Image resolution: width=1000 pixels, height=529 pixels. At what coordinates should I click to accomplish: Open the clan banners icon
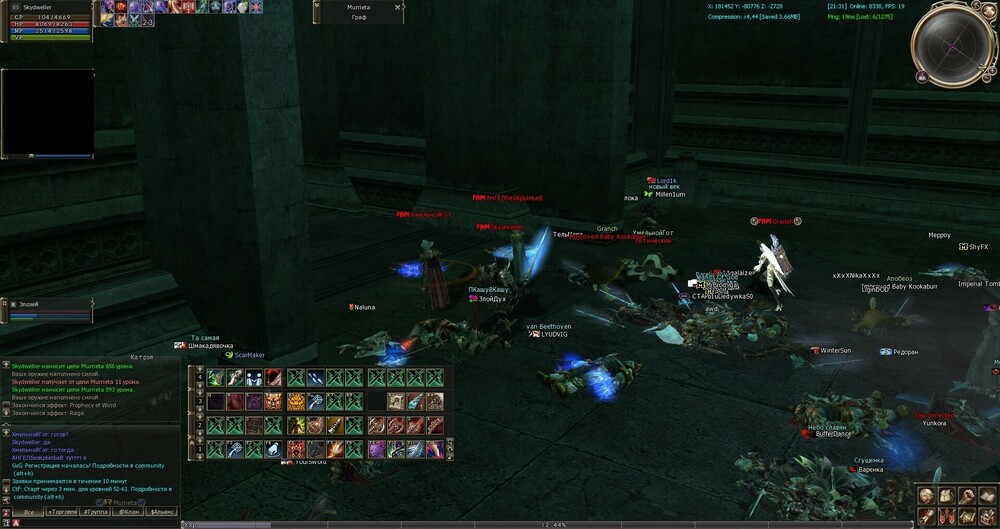(946, 516)
